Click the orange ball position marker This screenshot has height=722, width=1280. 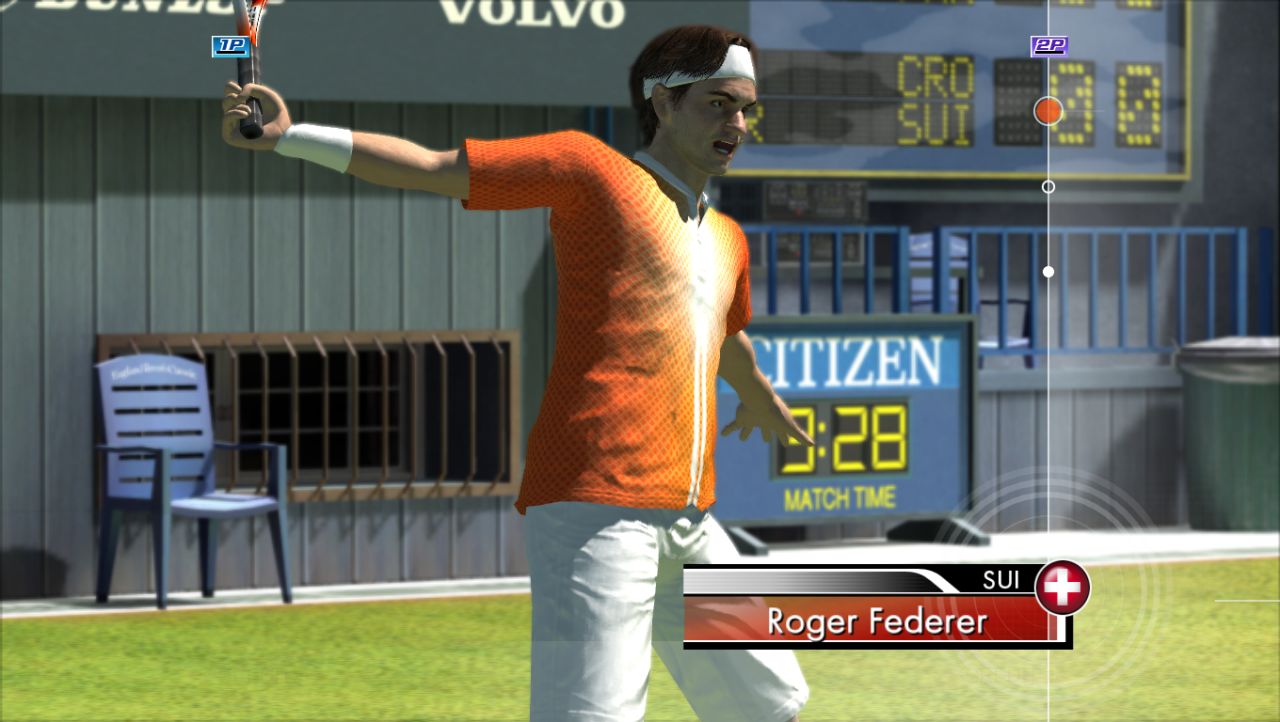pos(1048,110)
